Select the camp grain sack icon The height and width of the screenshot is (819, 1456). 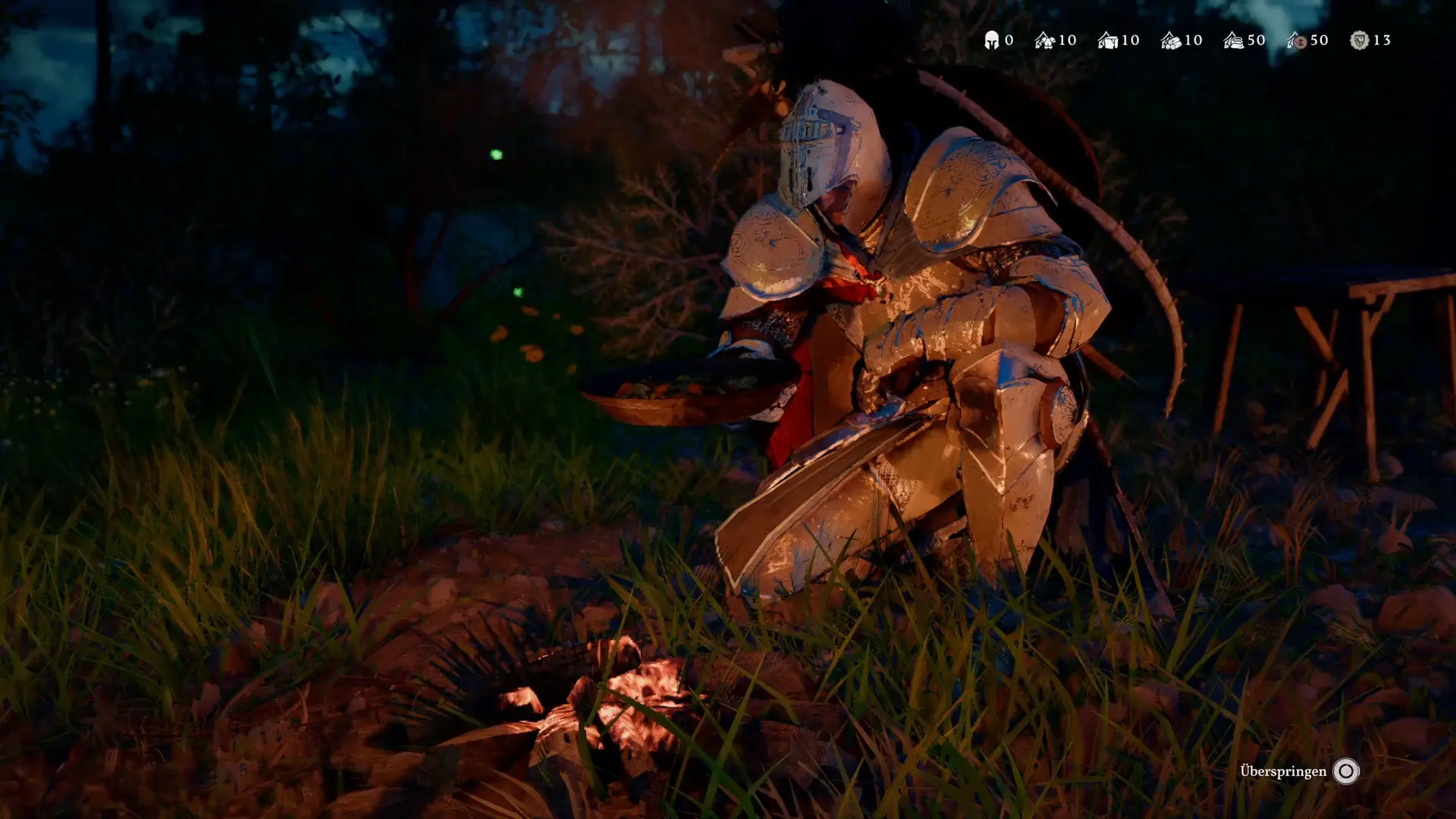tap(1233, 40)
